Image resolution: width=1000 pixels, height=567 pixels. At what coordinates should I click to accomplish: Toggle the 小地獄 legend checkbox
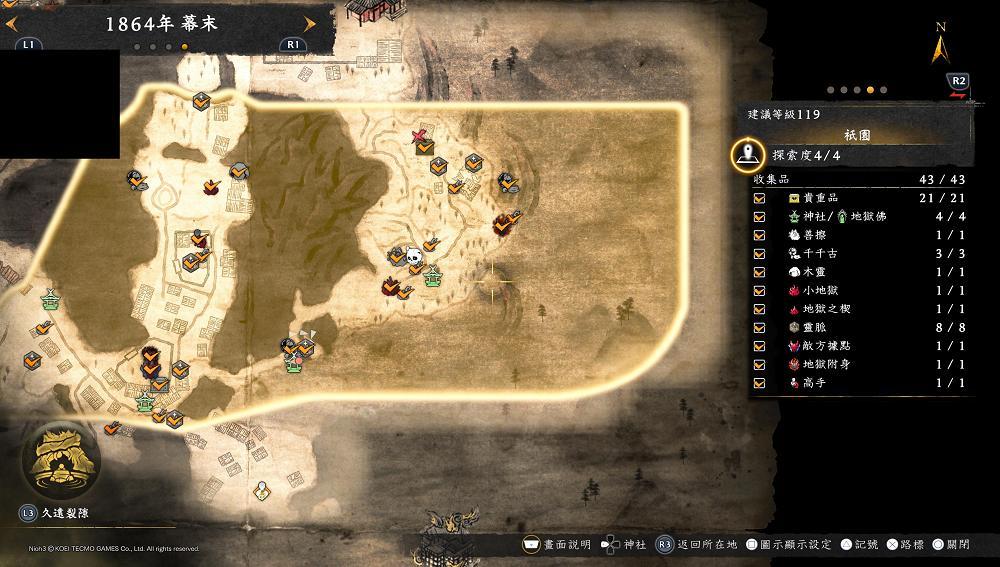(x=760, y=290)
